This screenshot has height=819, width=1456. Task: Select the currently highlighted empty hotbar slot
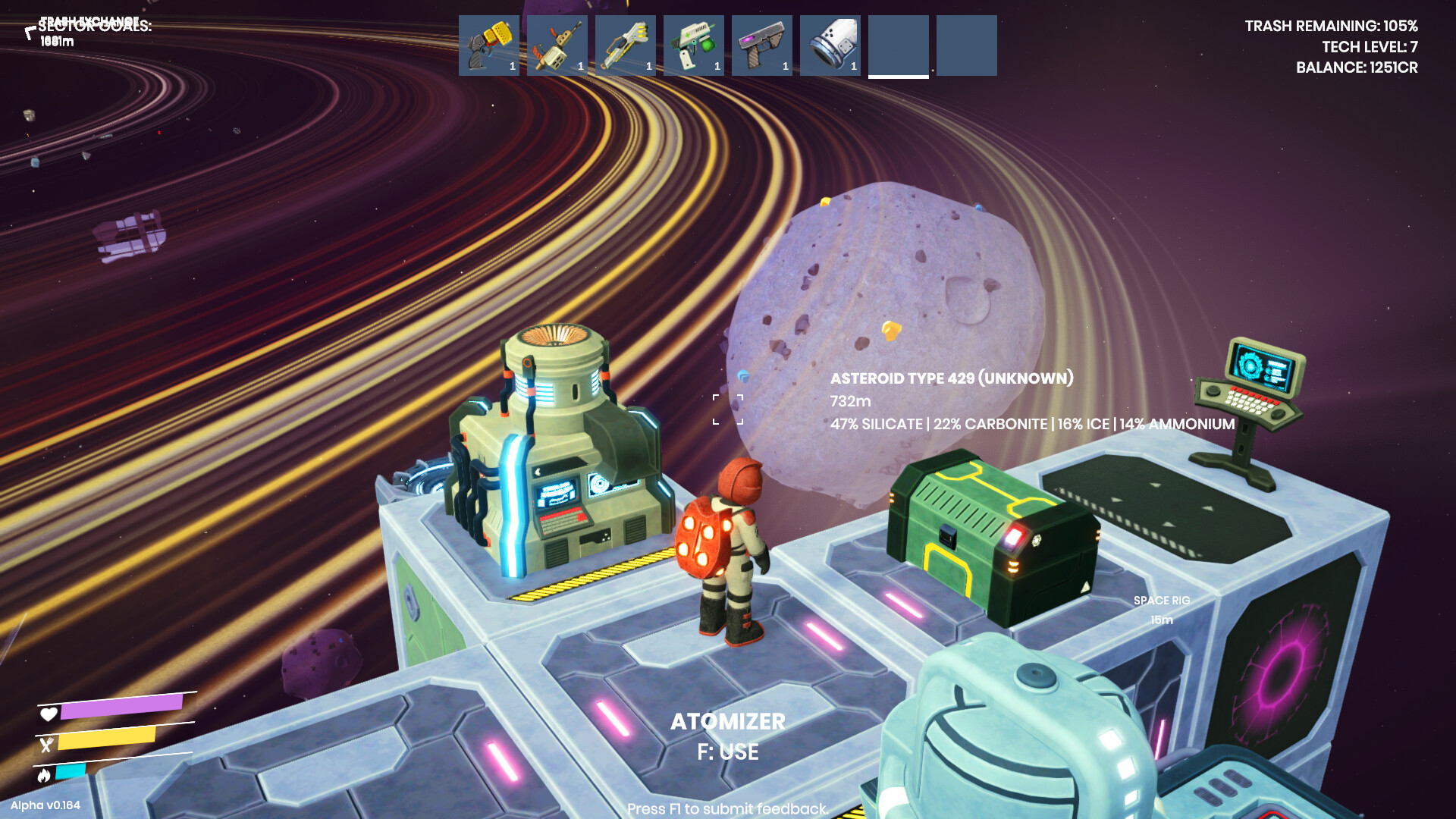point(898,45)
